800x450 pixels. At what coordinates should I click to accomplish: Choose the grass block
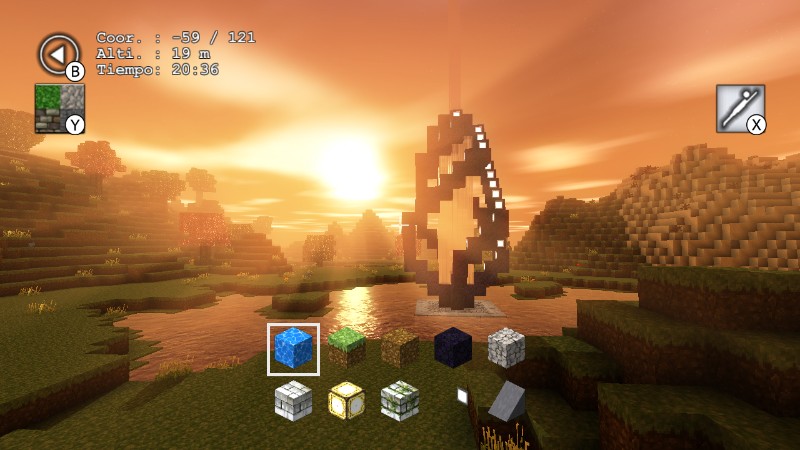pyautogui.click(x=346, y=347)
